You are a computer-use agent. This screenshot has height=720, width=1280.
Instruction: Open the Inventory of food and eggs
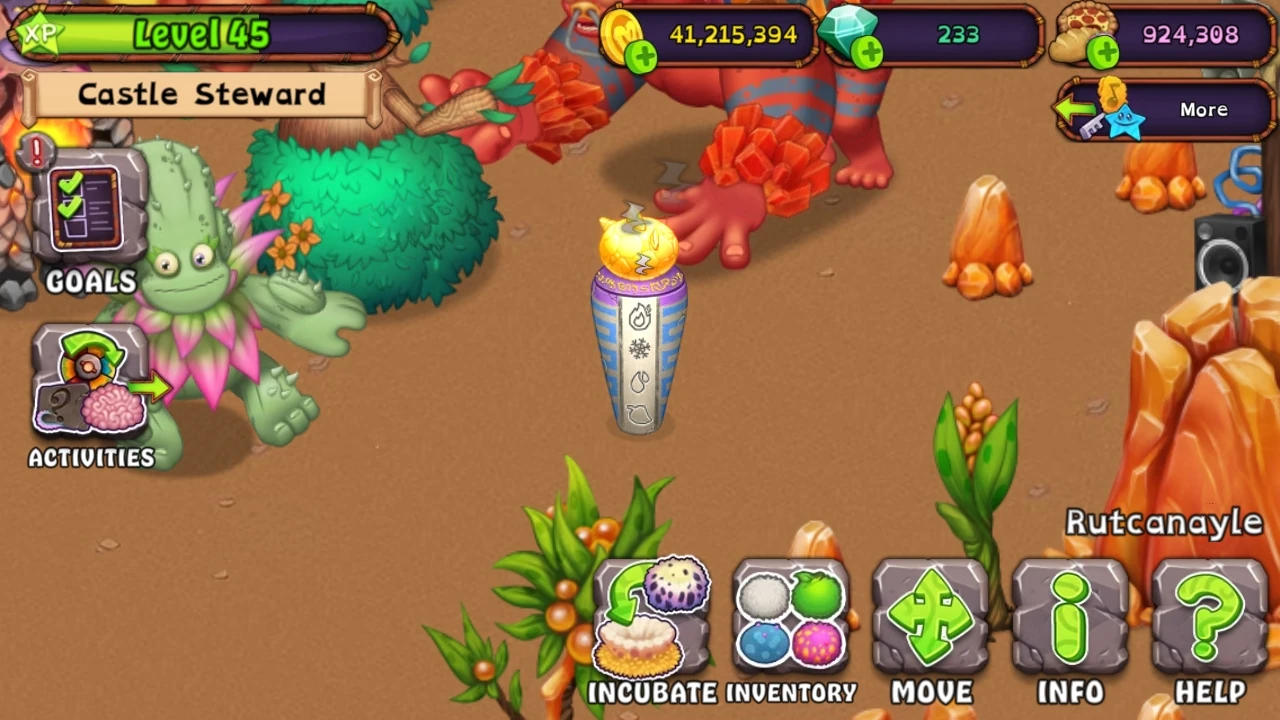793,615
